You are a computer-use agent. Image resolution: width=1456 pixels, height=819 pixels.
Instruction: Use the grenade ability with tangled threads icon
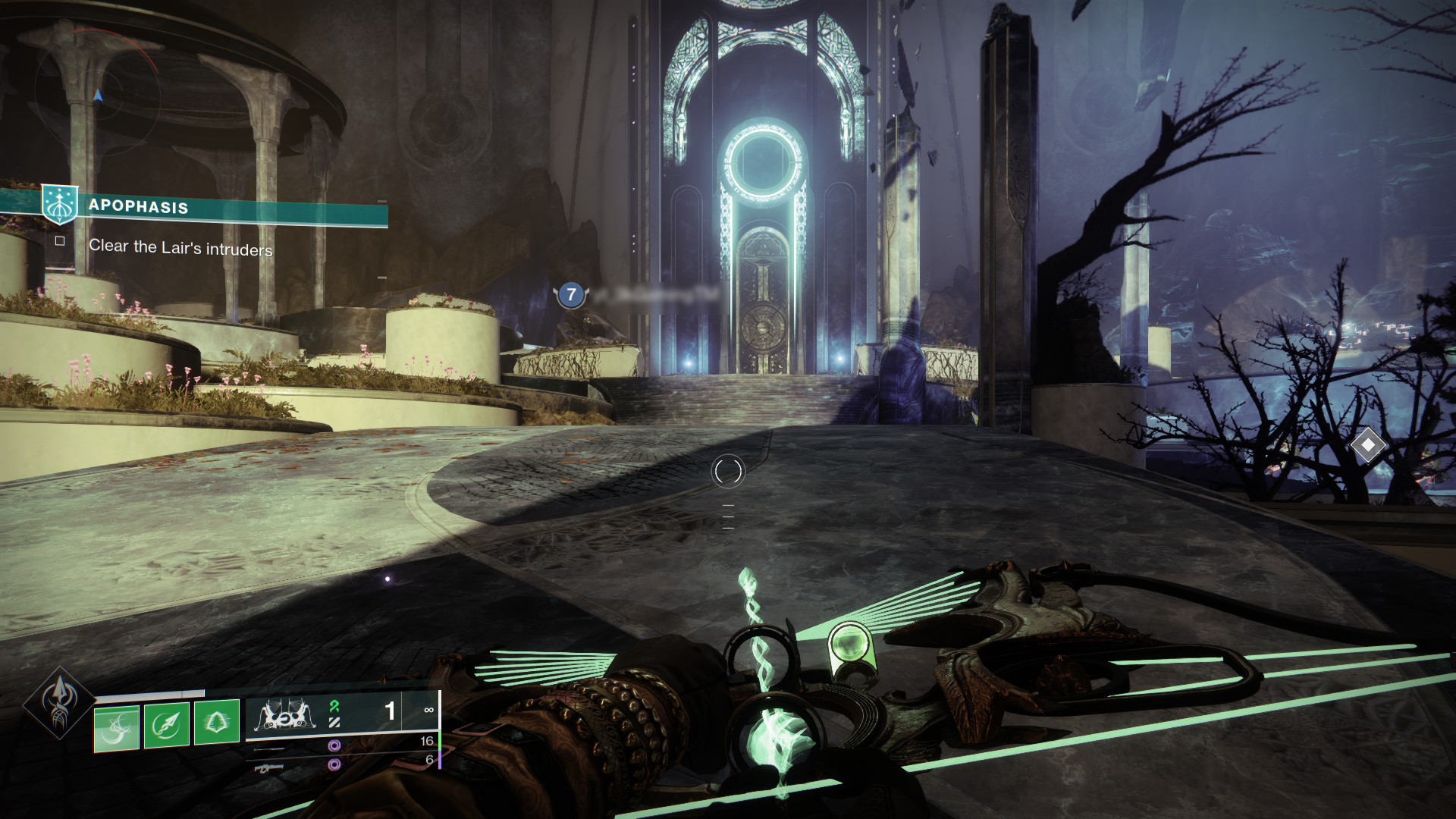tap(116, 728)
